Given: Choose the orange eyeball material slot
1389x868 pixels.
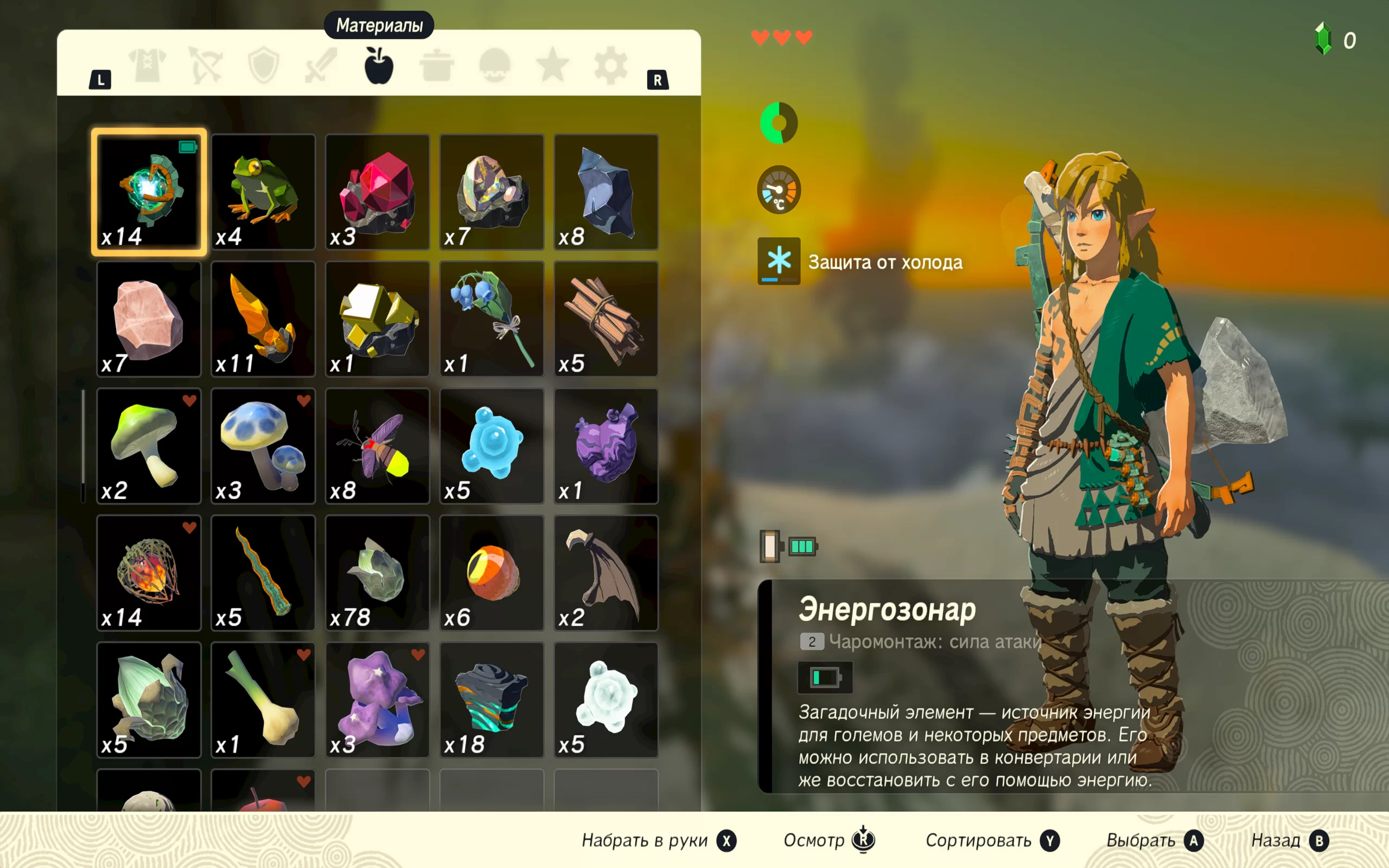Looking at the screenshot, I should [492, 573].
